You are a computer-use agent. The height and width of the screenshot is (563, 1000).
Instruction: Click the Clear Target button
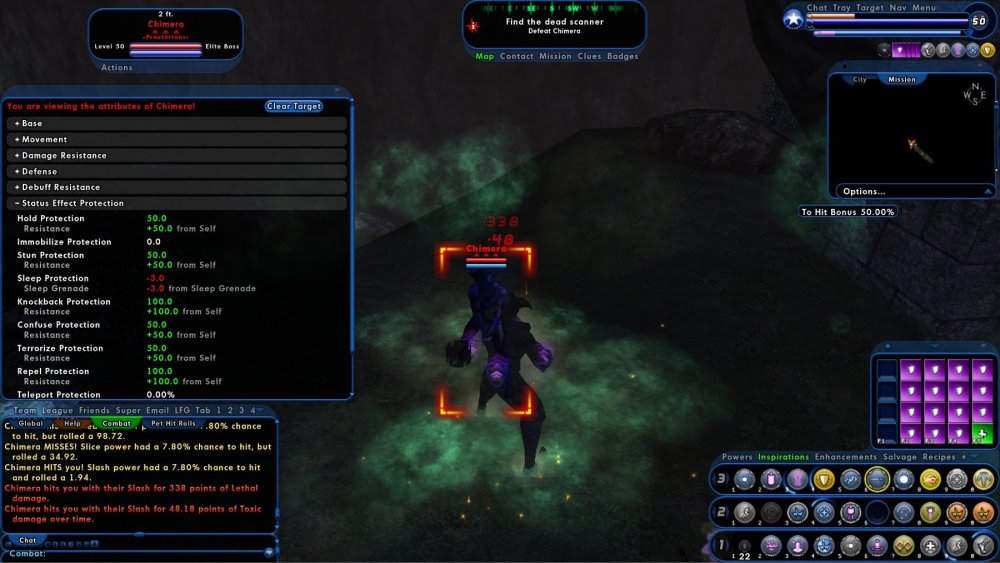[x=294, y=106]
